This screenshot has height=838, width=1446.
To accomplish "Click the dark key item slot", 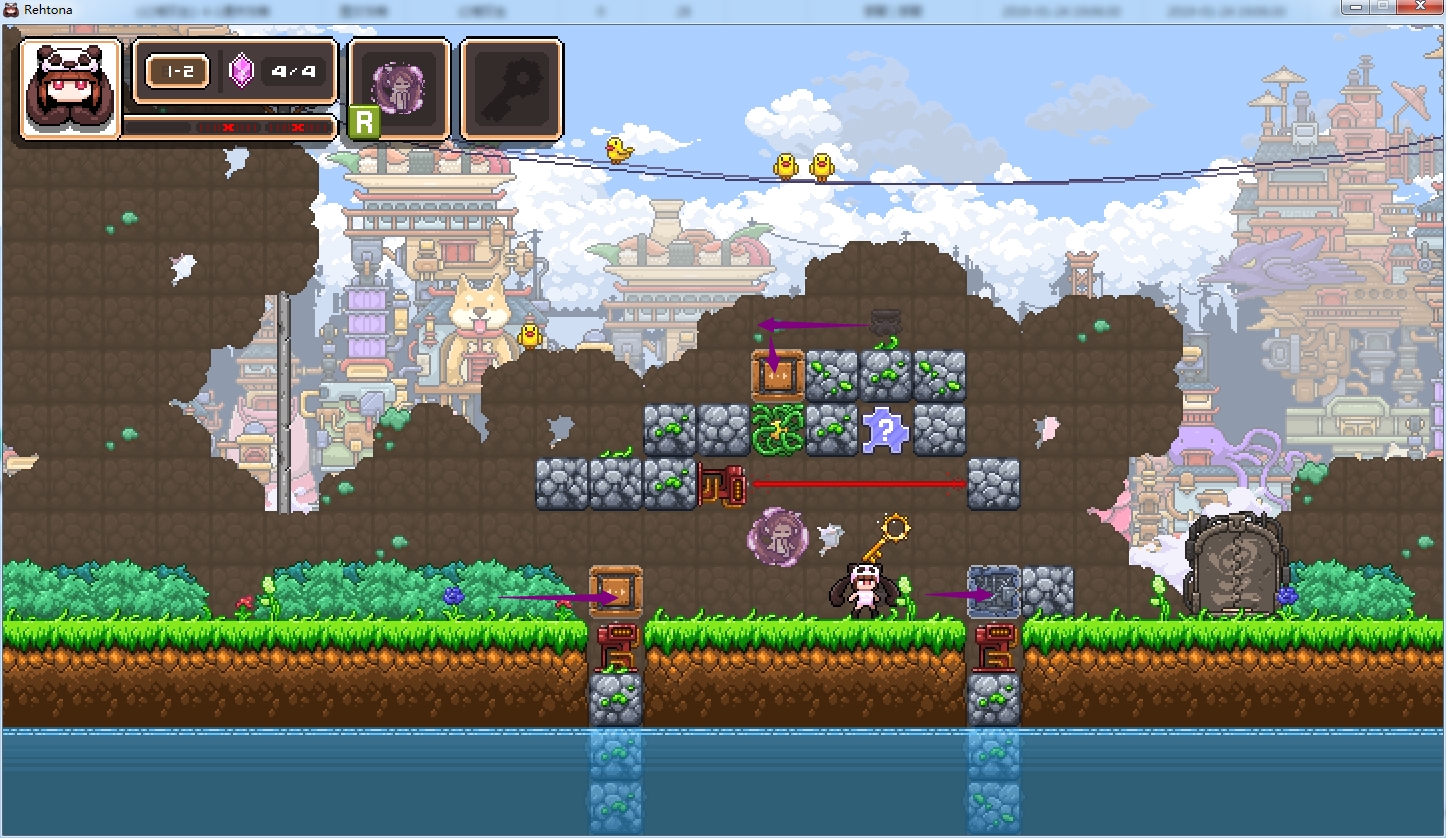I will point(511,88).
